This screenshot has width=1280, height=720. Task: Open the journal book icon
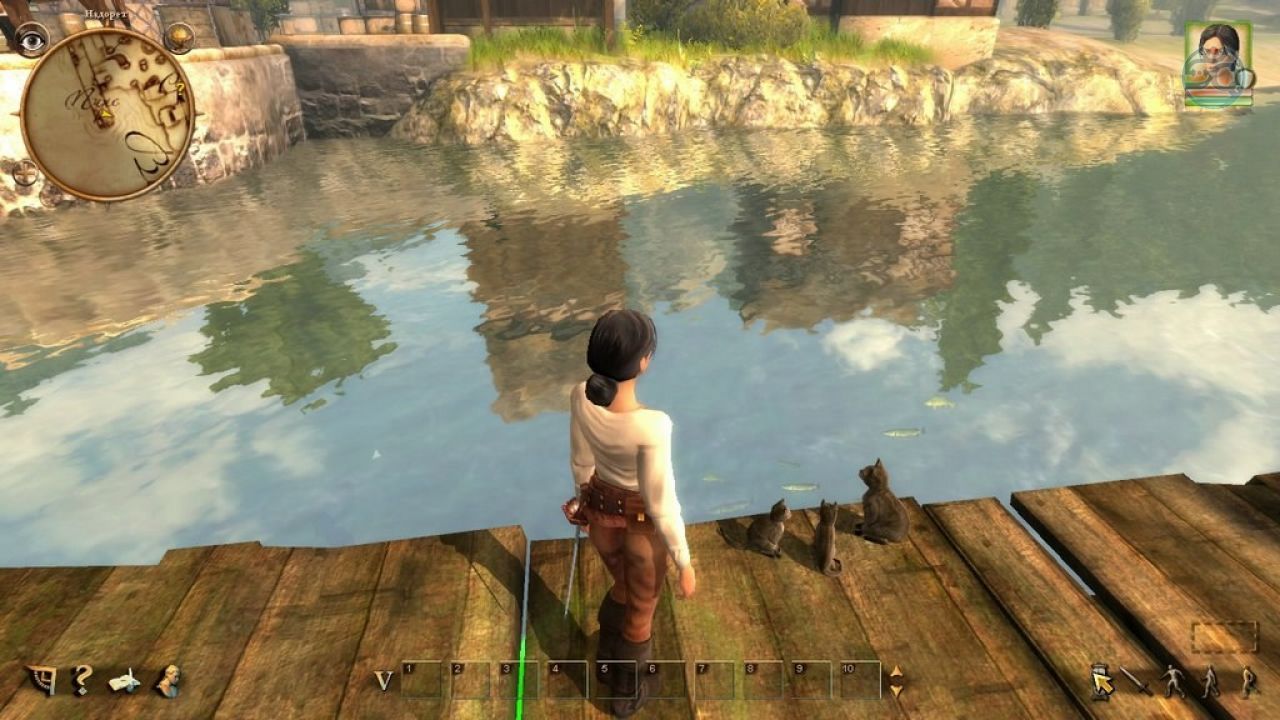[x=41, y=680]
